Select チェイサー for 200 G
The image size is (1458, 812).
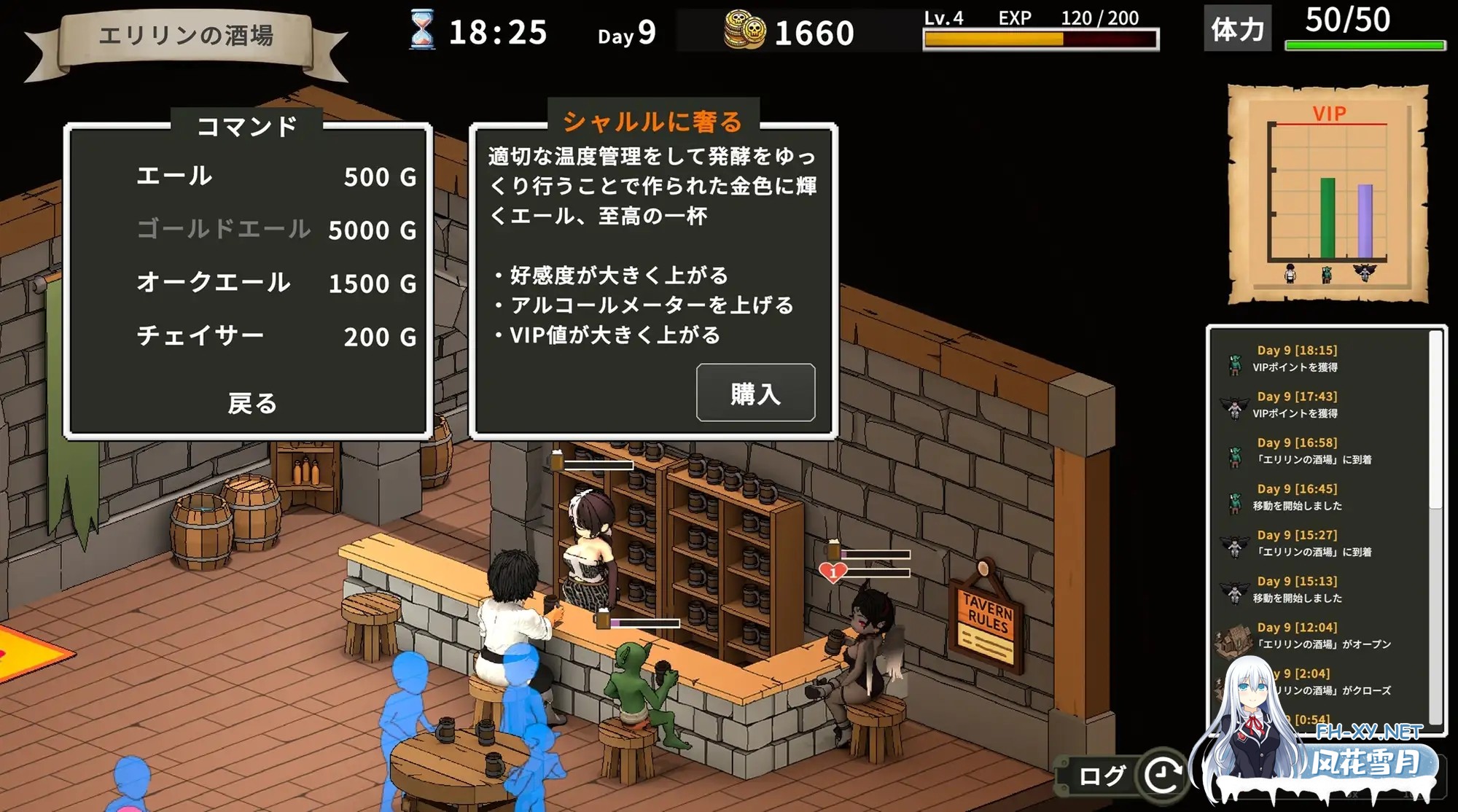point(200,336)
